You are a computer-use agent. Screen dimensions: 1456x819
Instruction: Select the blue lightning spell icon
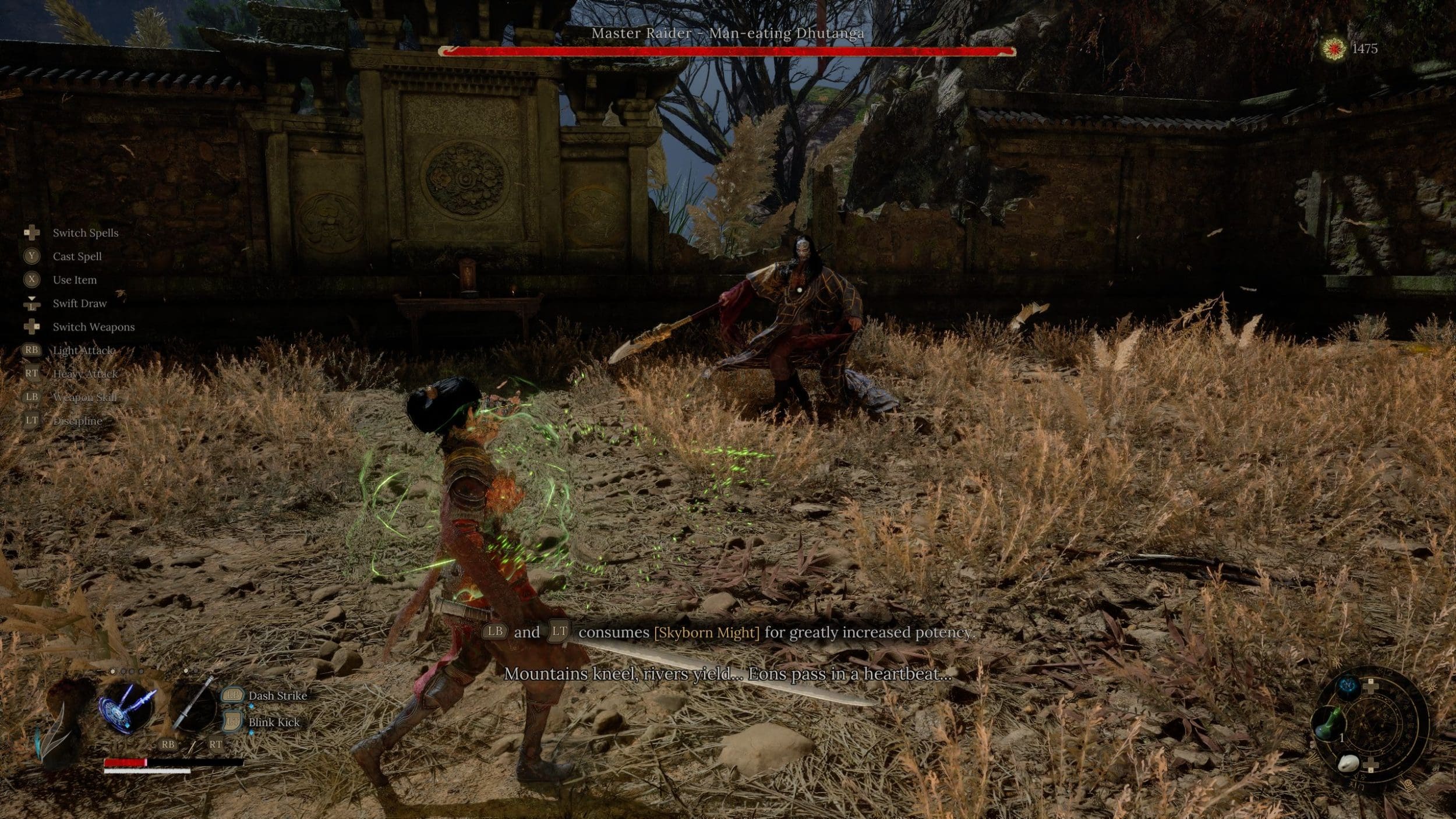[x=127, y=707]
